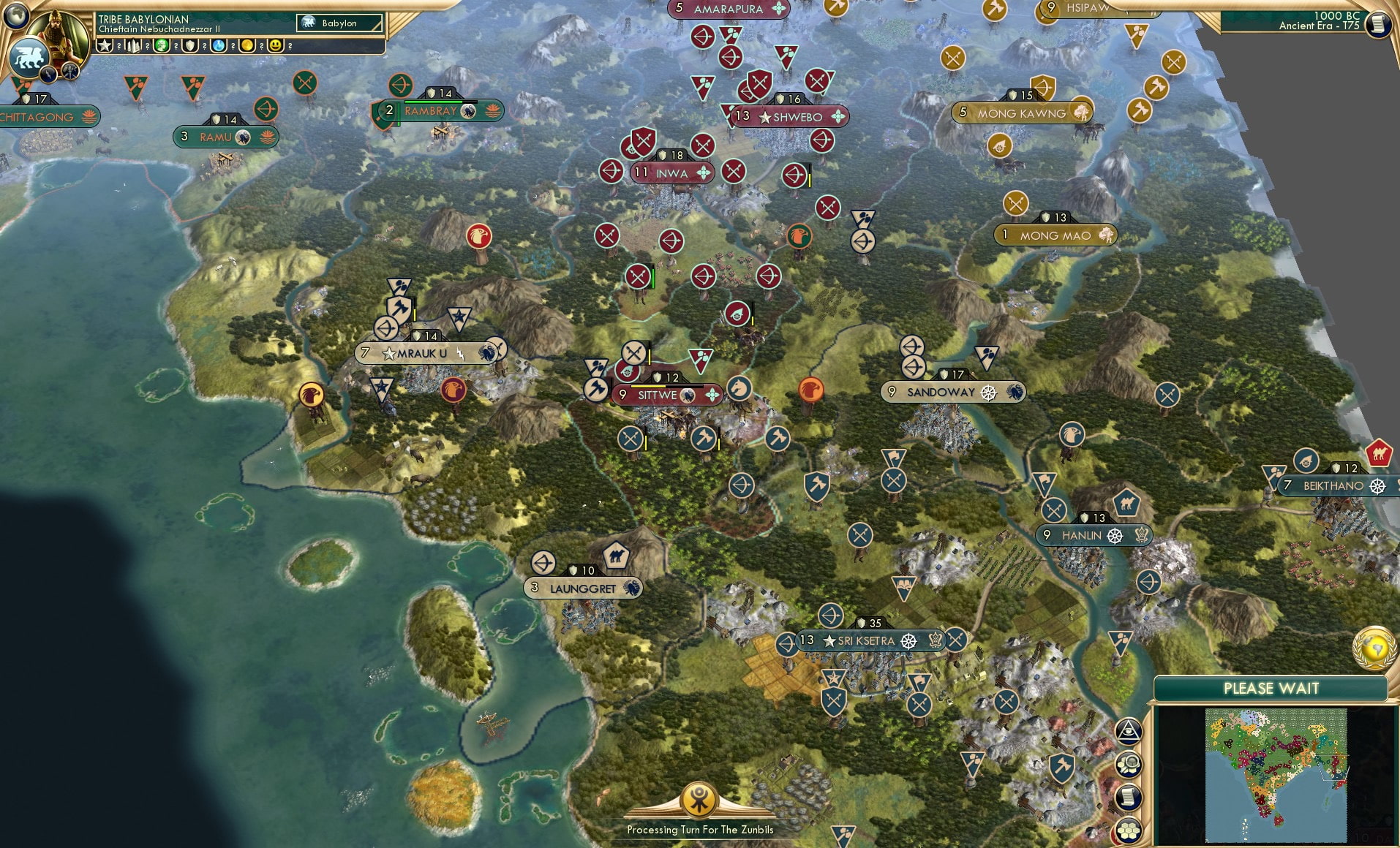Expand the Amarapura city banner
Screen dimensions: 1400x848
pos(729,10)
